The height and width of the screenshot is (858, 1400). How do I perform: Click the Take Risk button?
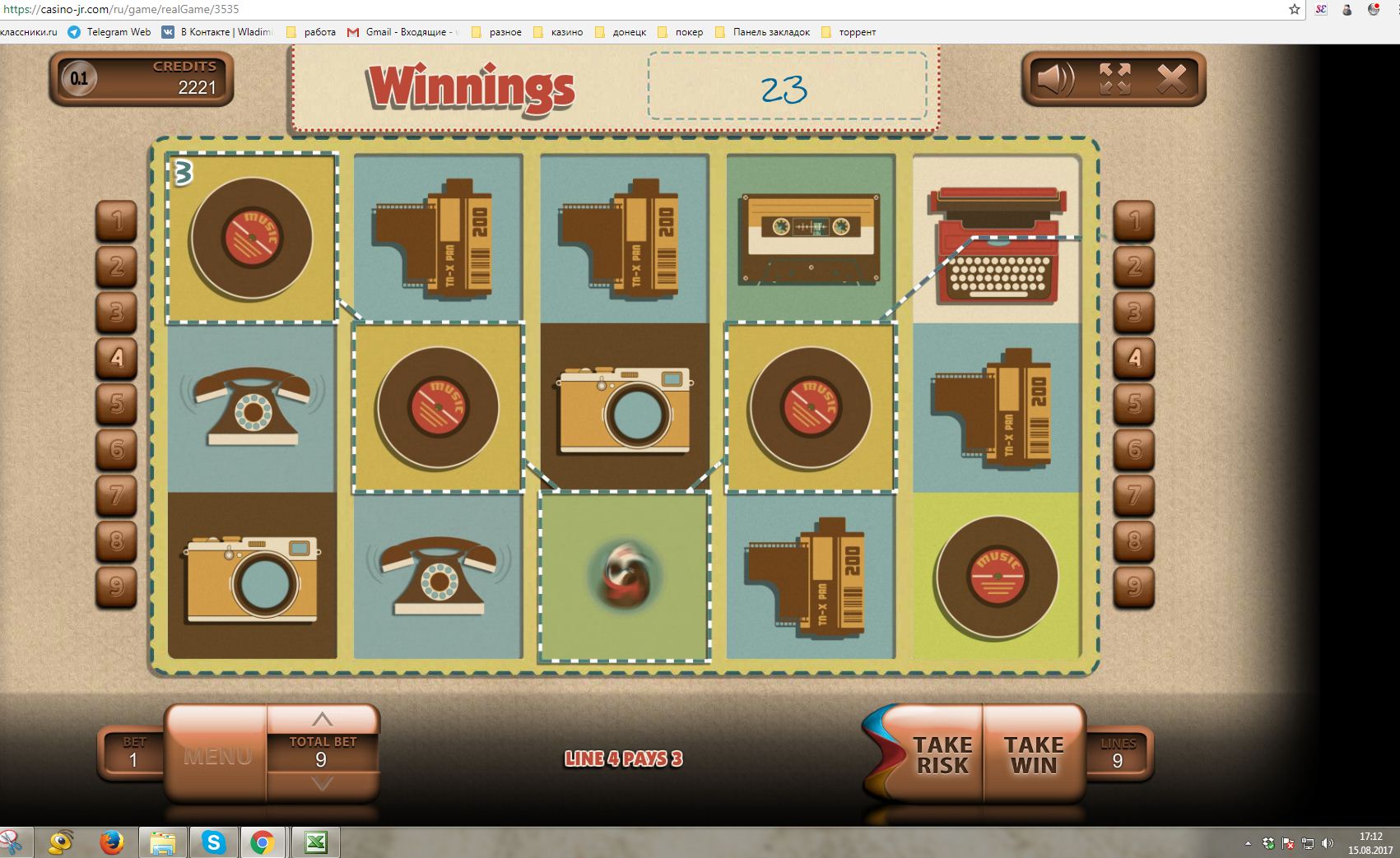pyautogui.click(x=942, y=754)
